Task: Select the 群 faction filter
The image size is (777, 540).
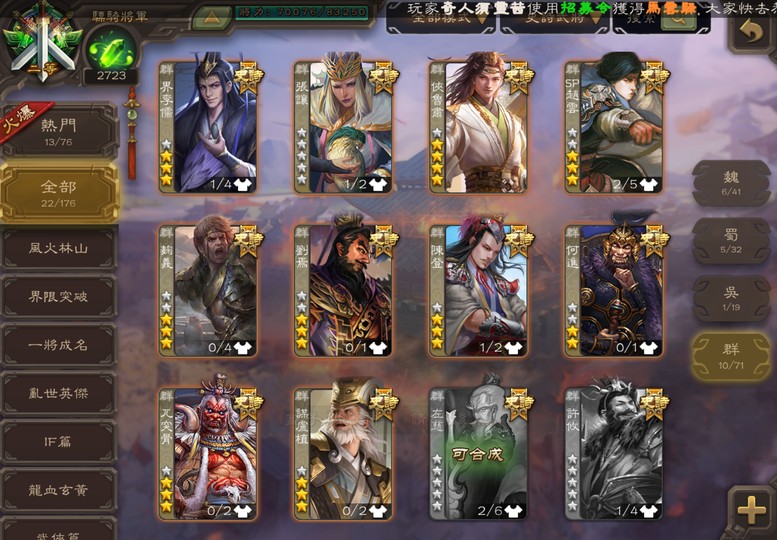Action: 731,356
